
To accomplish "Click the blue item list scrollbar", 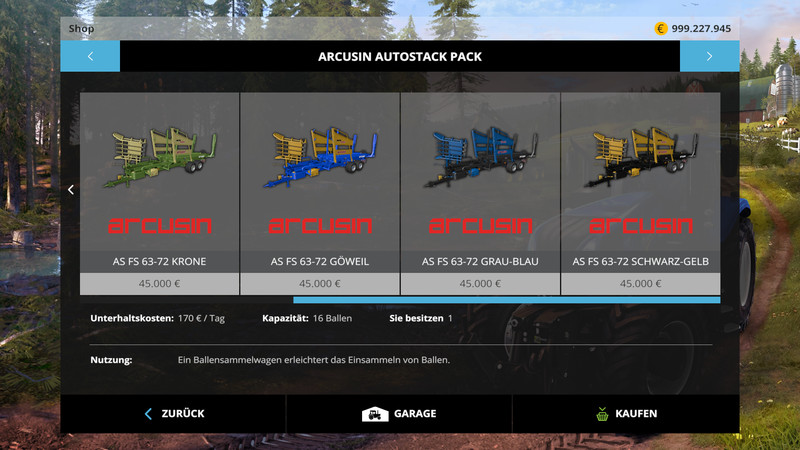I will coord(506,299).
